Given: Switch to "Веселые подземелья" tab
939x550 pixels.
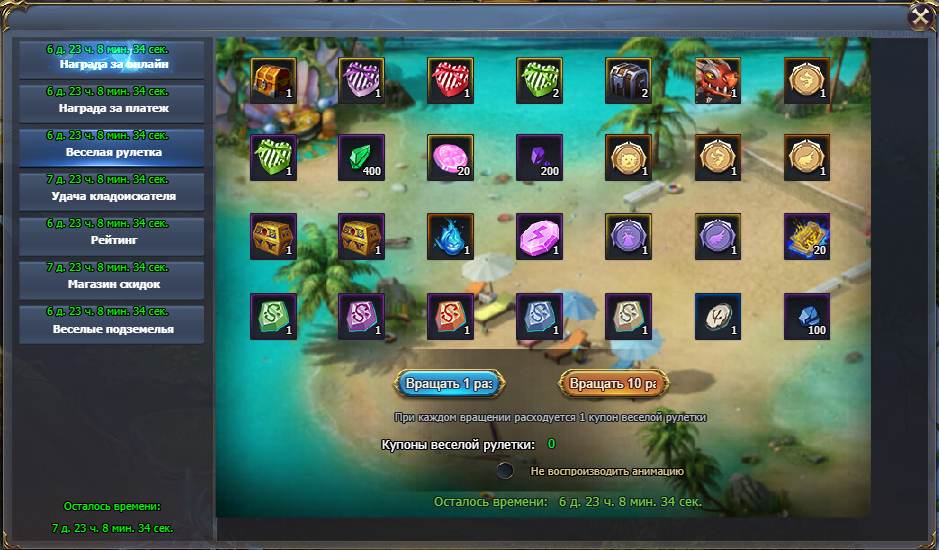Looking at the screenshot, I should 112,323.
